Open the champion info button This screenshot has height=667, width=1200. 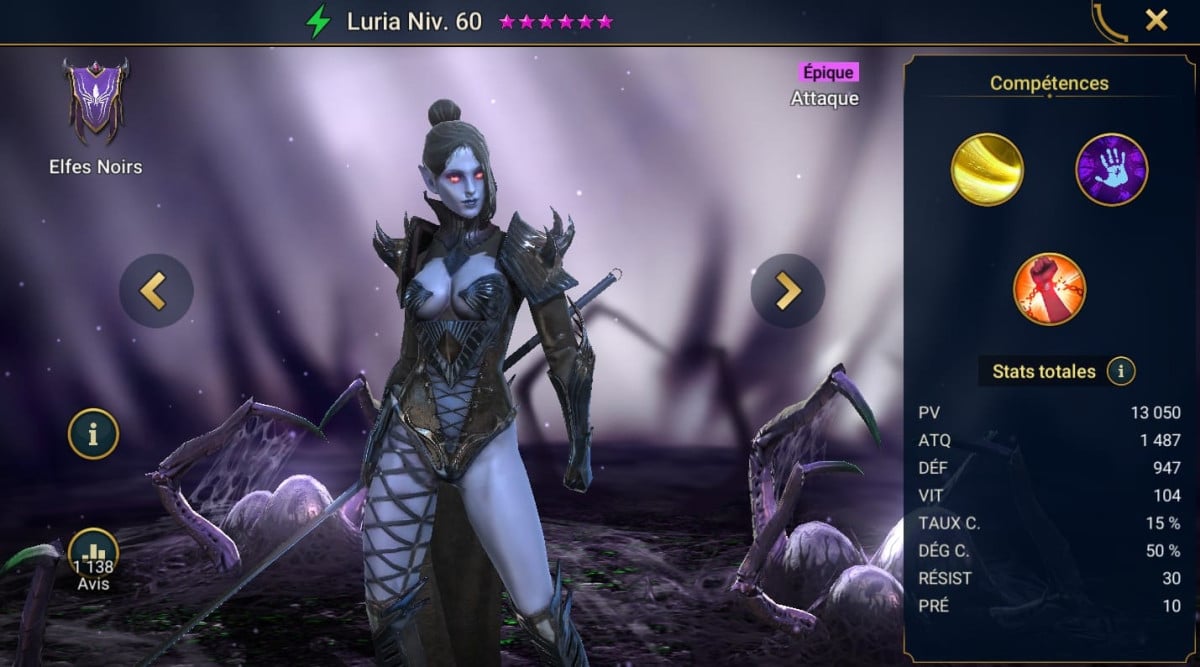93,434
